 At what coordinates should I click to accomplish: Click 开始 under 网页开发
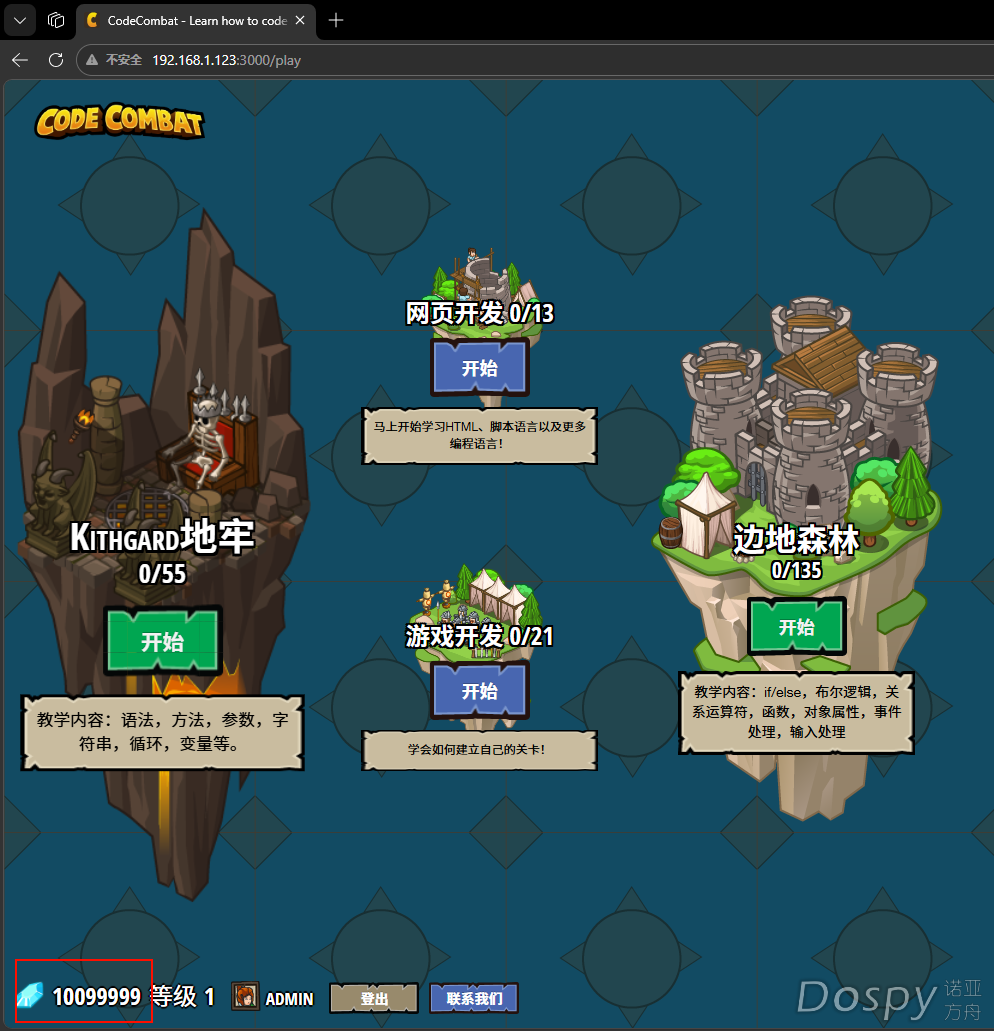click(x=479, y=368)
